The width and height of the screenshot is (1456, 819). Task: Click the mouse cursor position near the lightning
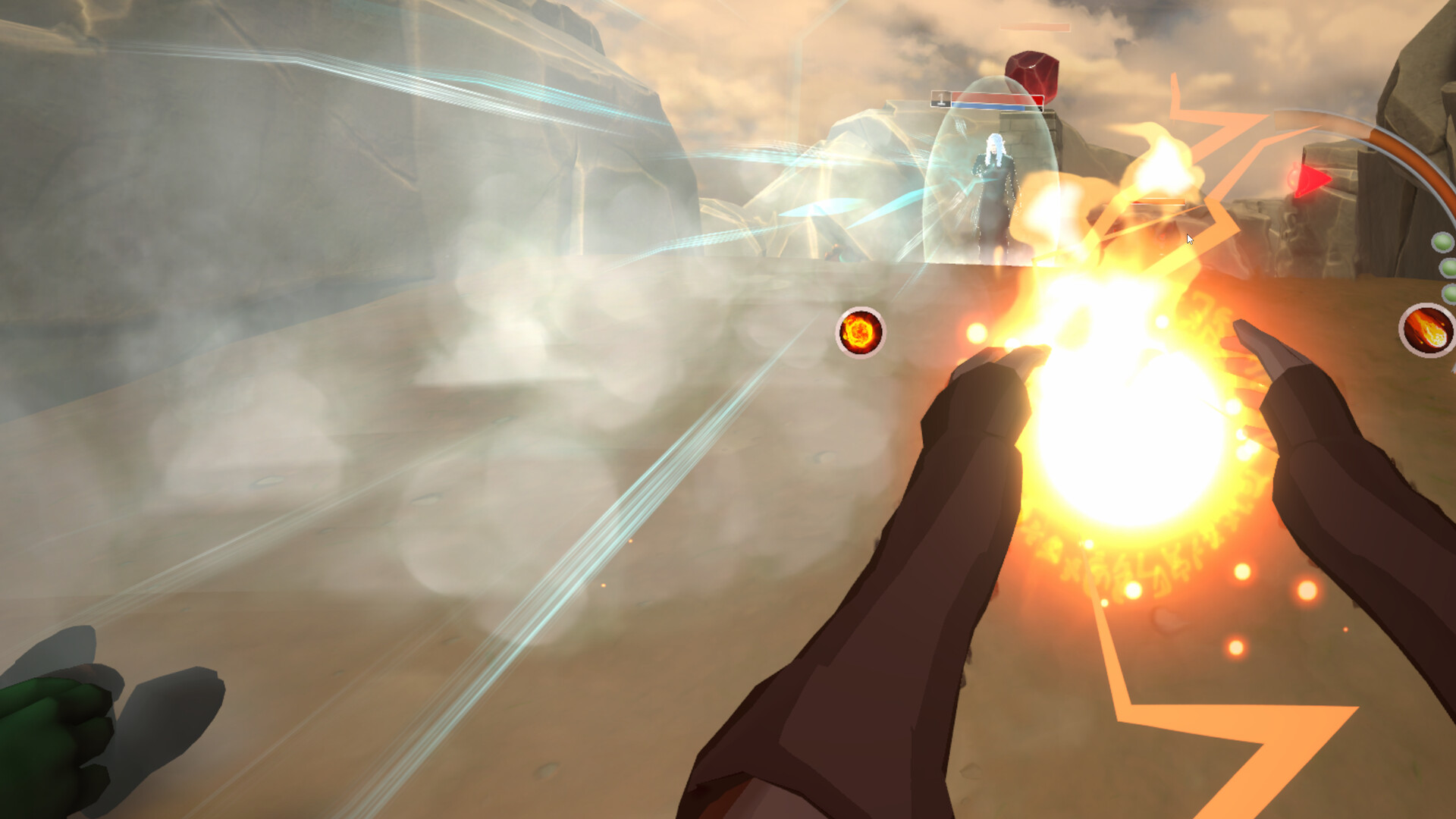[x=1188, y=238]
